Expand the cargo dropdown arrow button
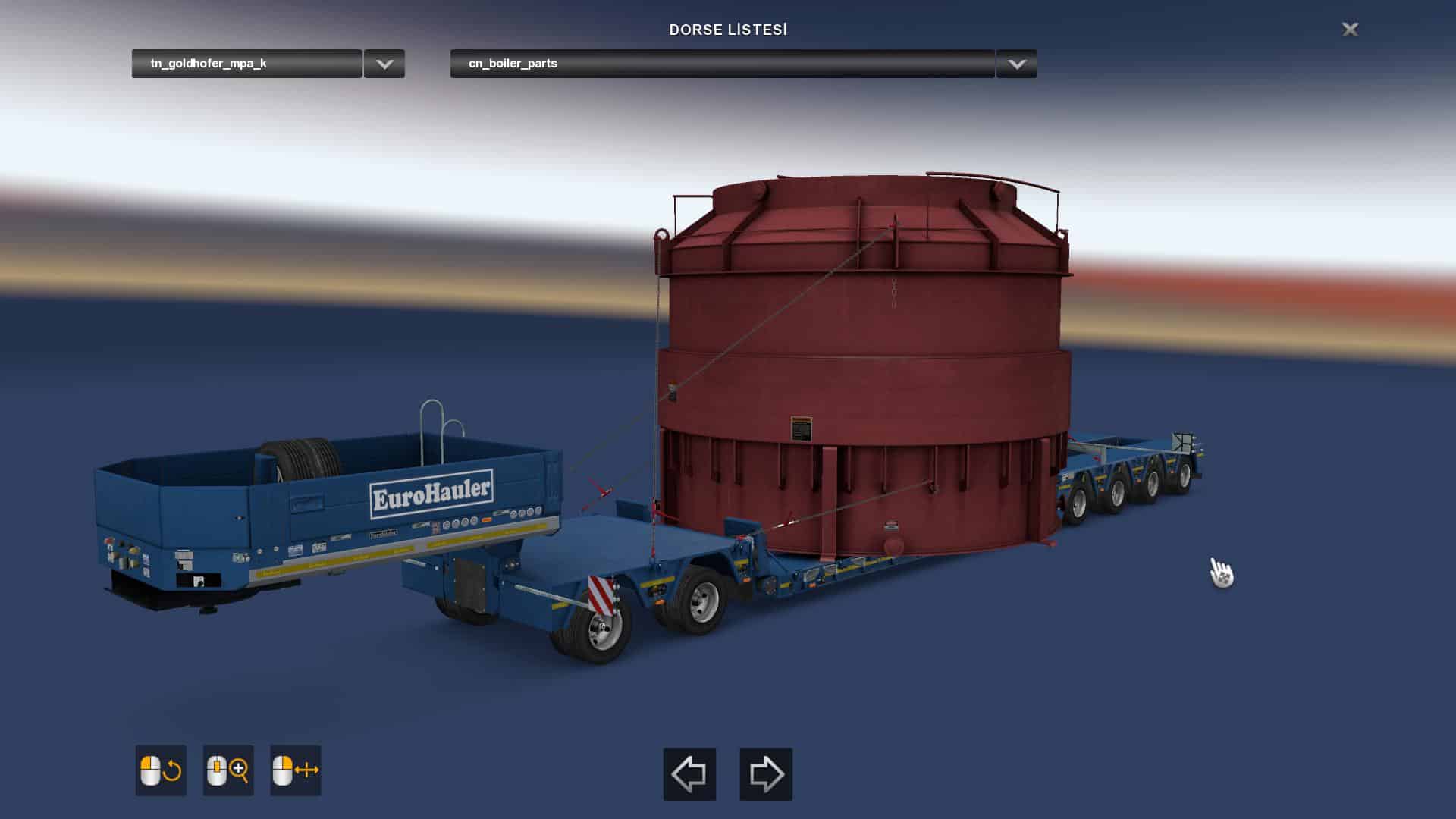This screenshot has height=819, width=1456. [x=1017, y=64]
